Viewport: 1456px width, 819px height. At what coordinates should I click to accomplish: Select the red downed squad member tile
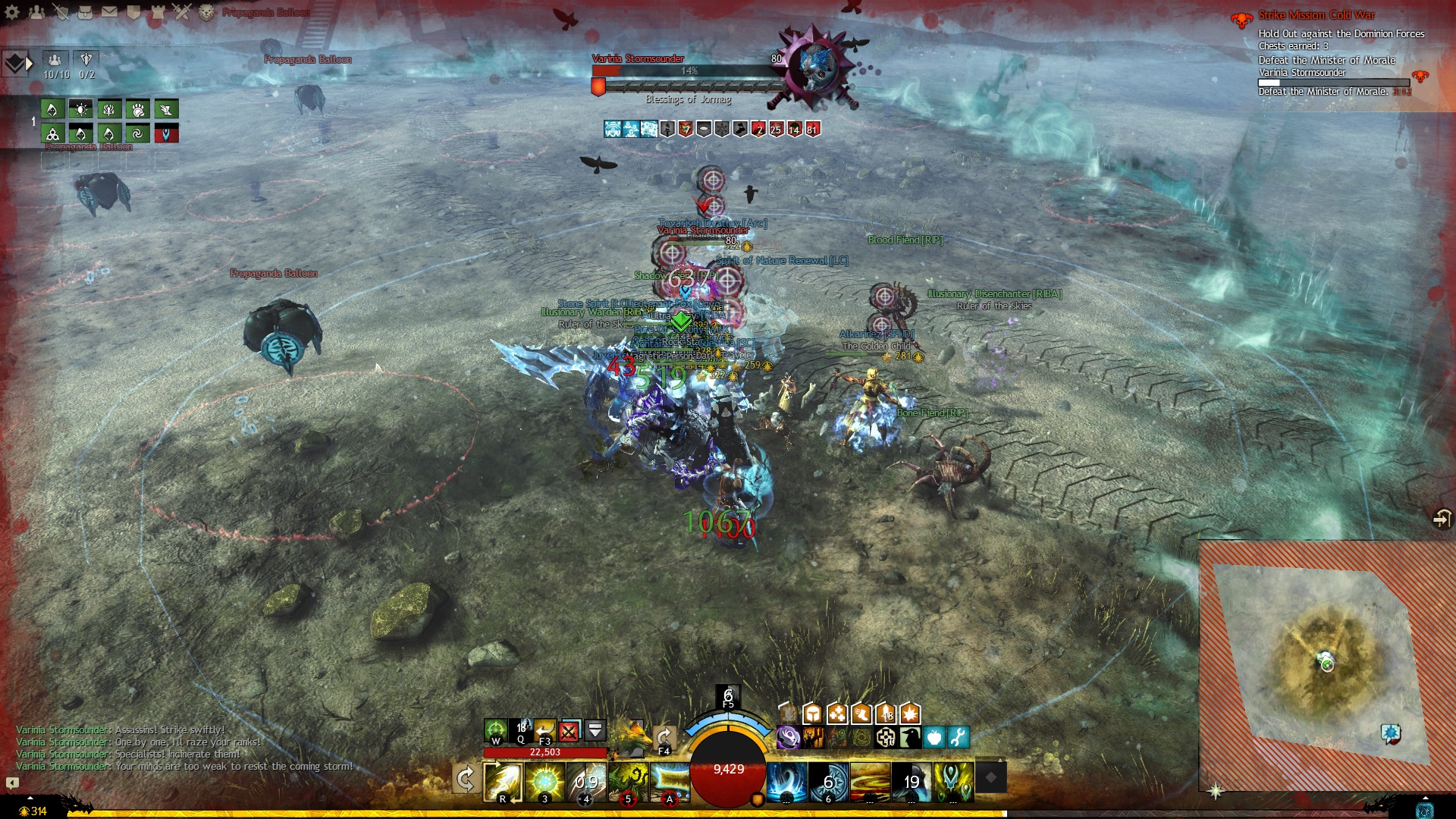166,134
